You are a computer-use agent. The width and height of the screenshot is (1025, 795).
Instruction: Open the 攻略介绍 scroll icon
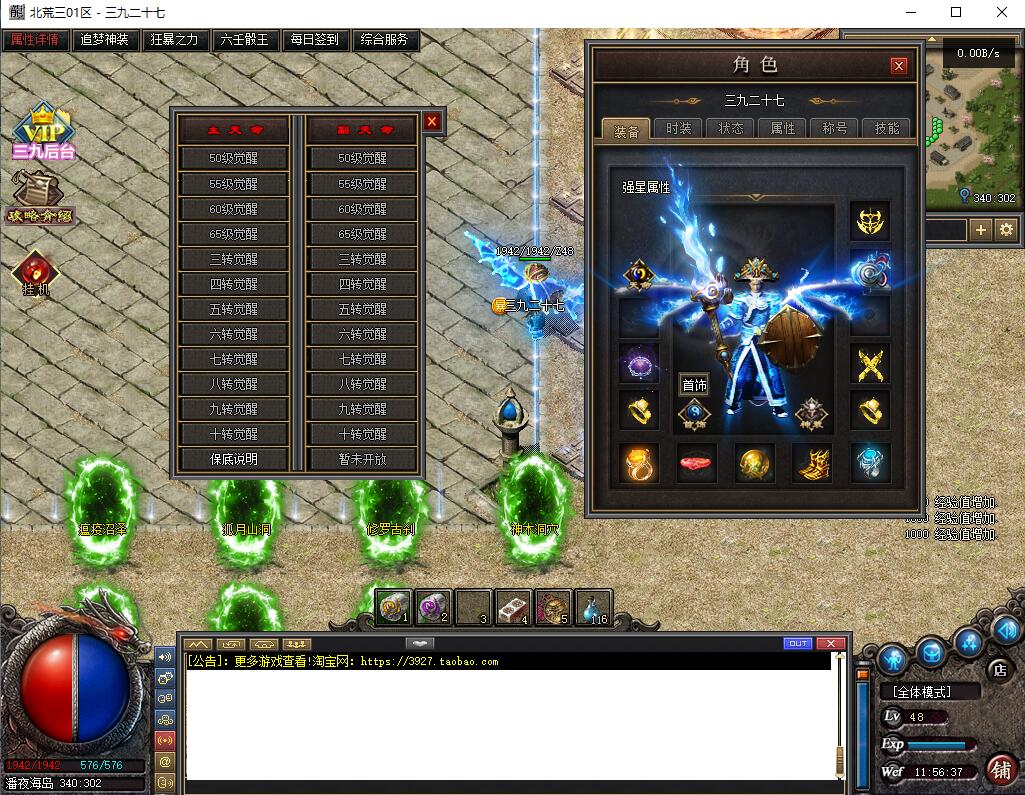click(x=40, y=197)
